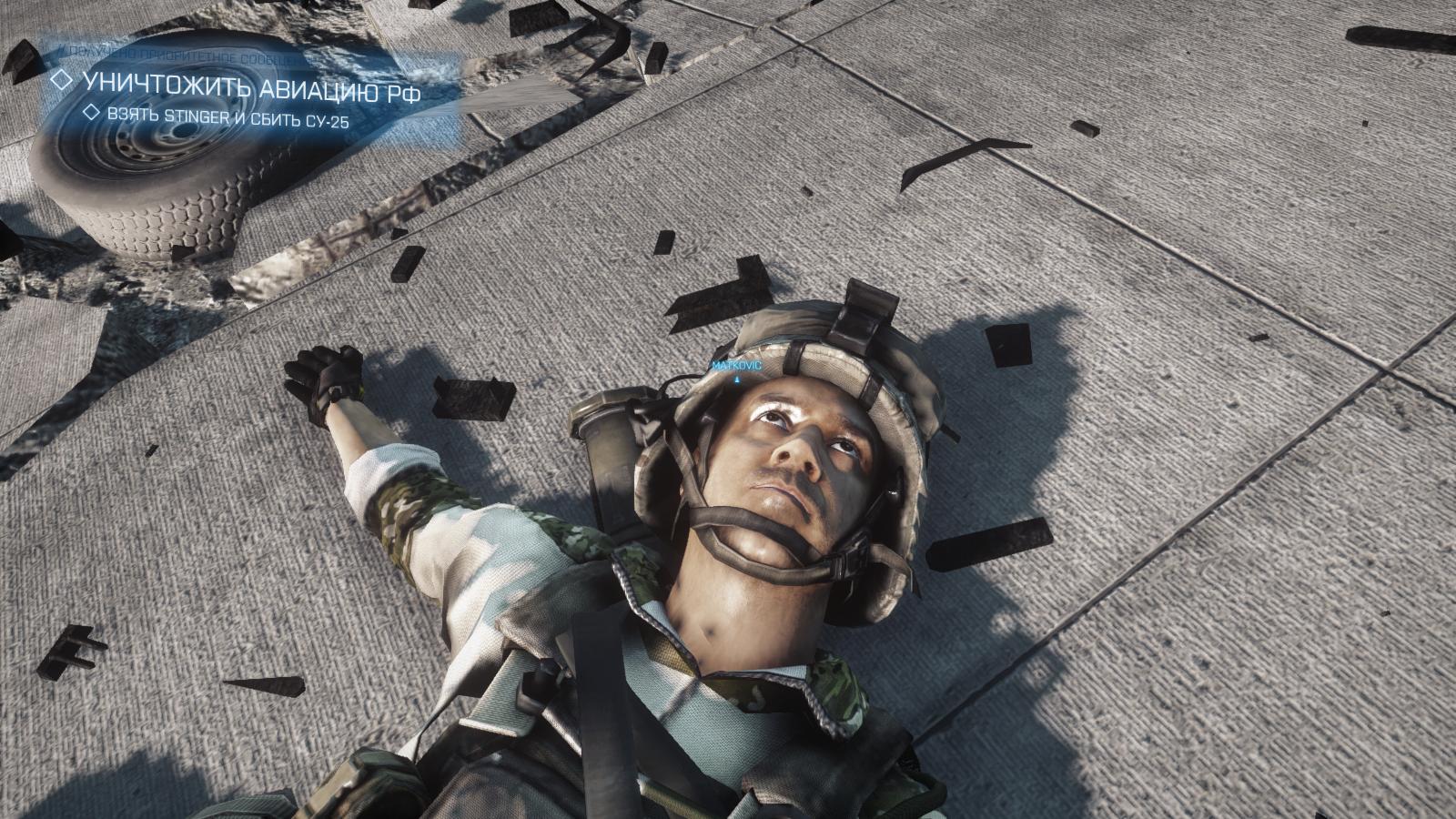This screenshot has width=1456, height=819.
Task: Select the main objective "Уничтожить авиацию РФ"
Action: coord(250,81)
